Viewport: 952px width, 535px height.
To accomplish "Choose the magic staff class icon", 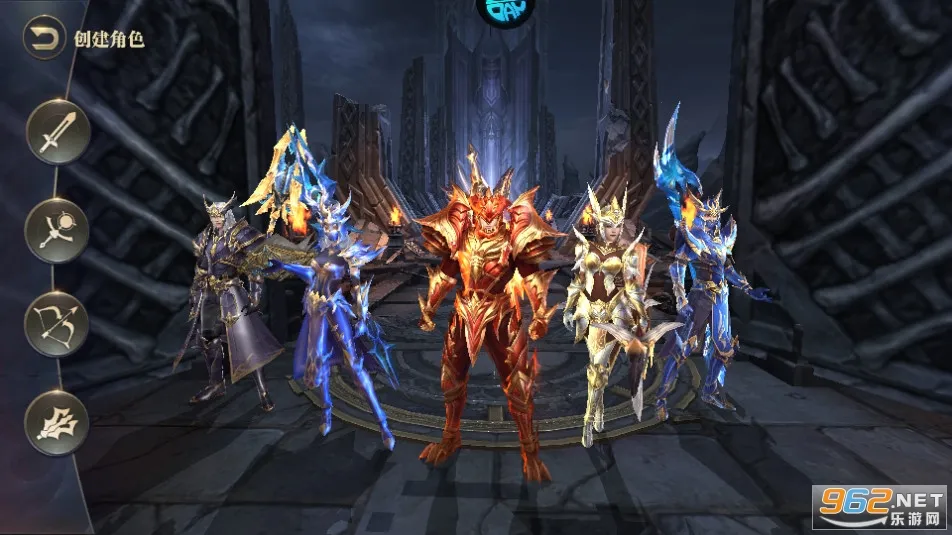I will (57, 230).
